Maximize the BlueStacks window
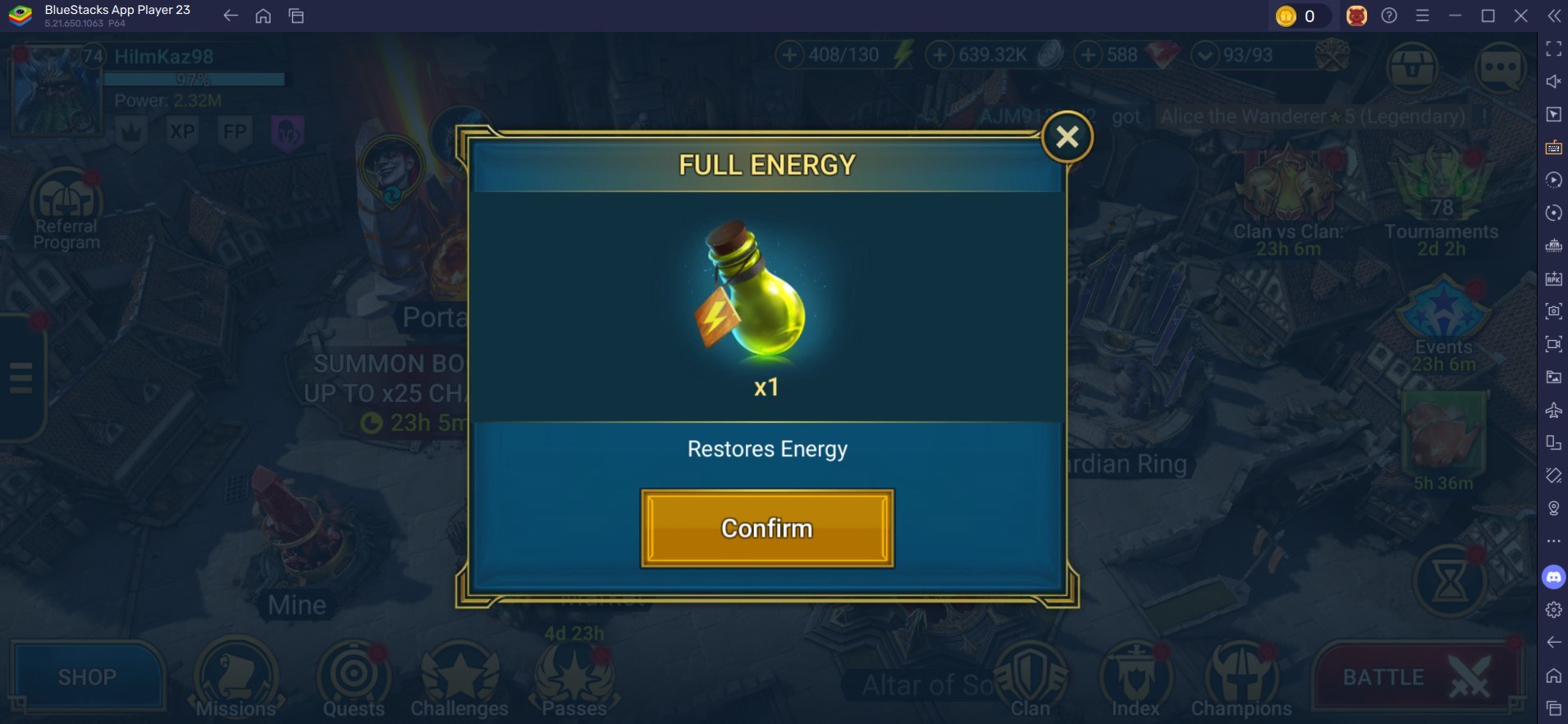The width and height of the screenshot is (1568, 724). click(x=1488, y=16)
